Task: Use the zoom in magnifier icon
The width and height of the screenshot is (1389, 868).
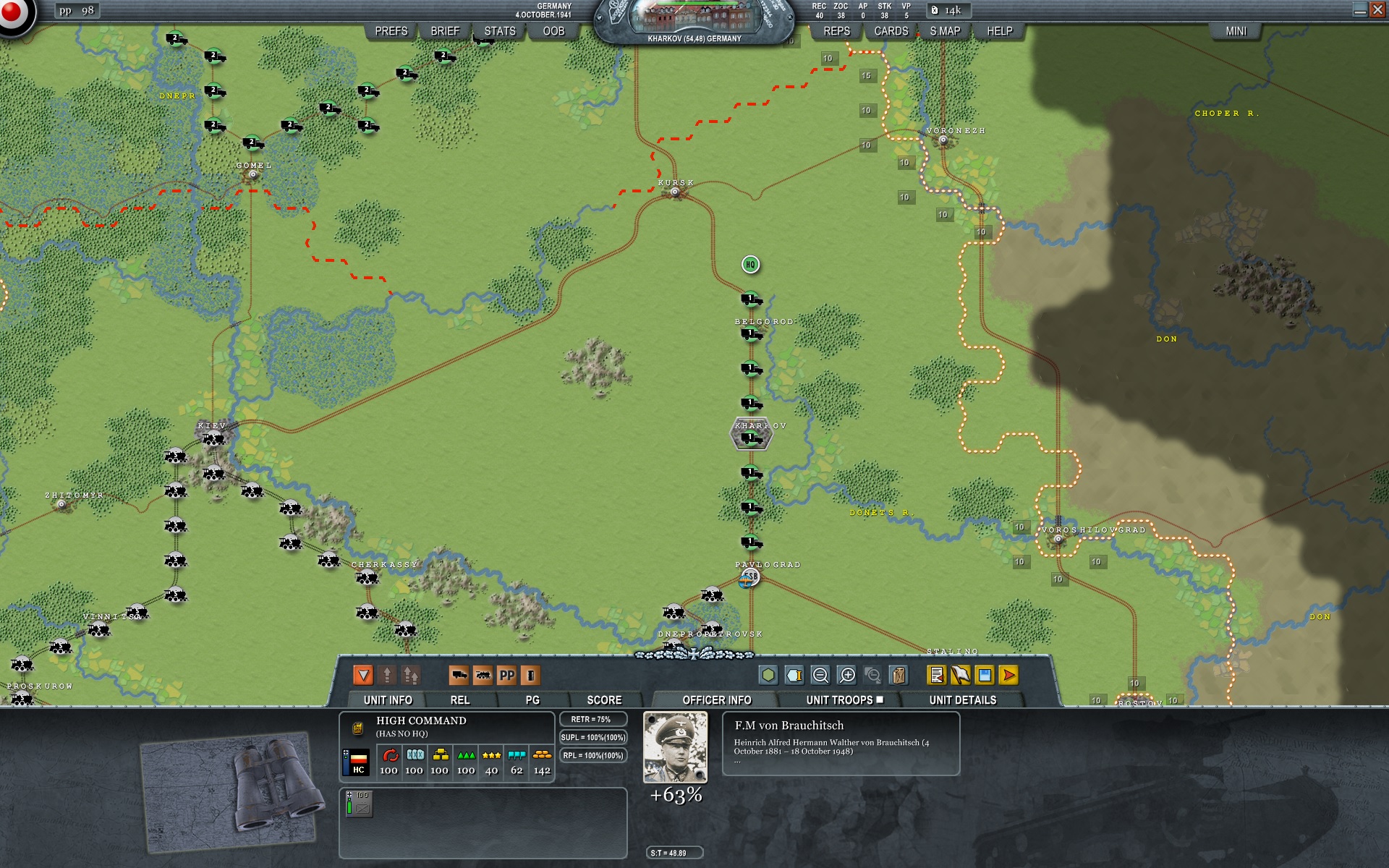Action: point(846,676)
